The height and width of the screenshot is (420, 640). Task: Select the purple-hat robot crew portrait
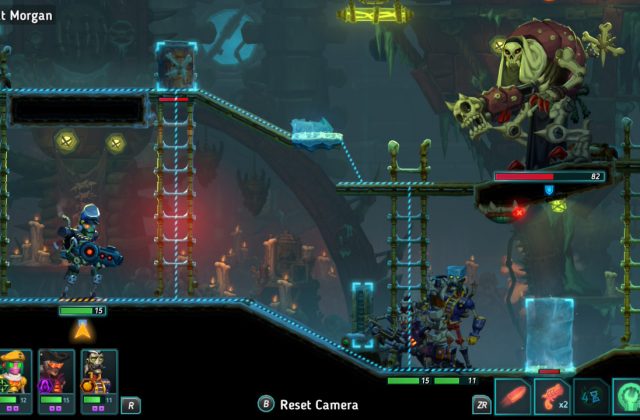(x=56, y=372)
